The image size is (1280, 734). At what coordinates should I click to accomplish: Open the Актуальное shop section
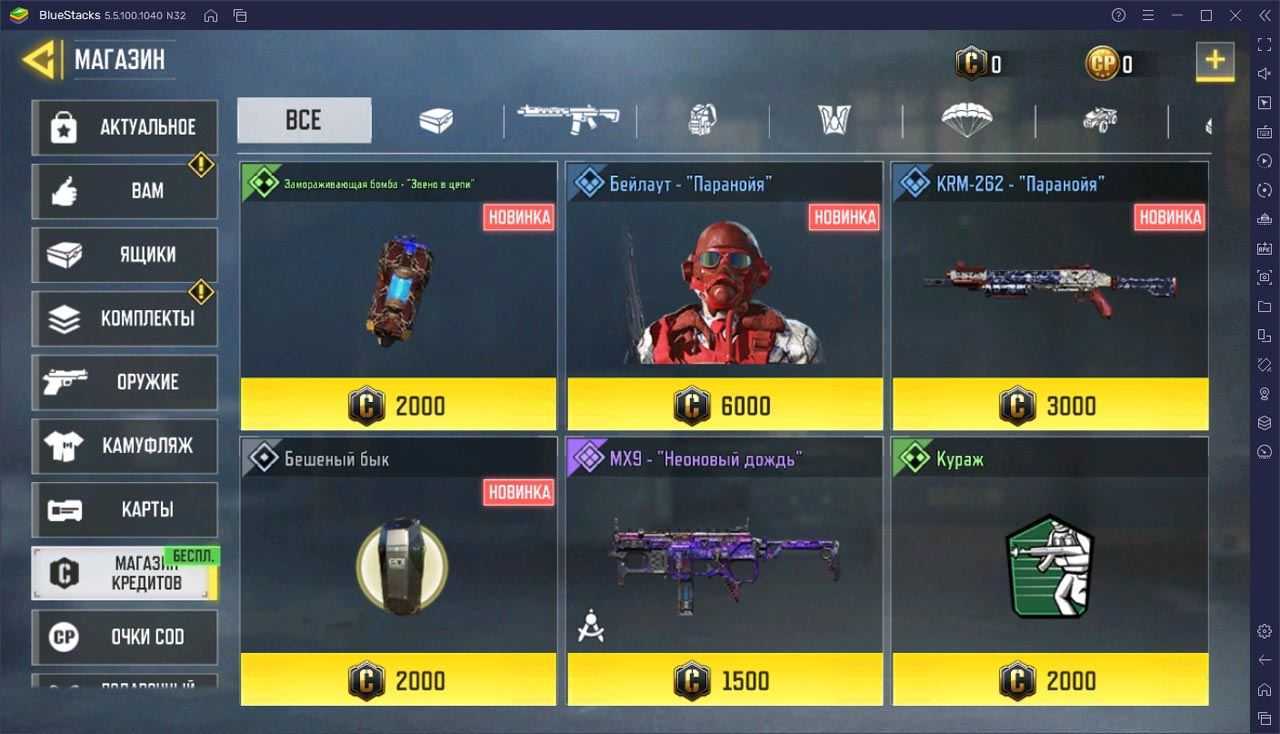tap(125, 127)
